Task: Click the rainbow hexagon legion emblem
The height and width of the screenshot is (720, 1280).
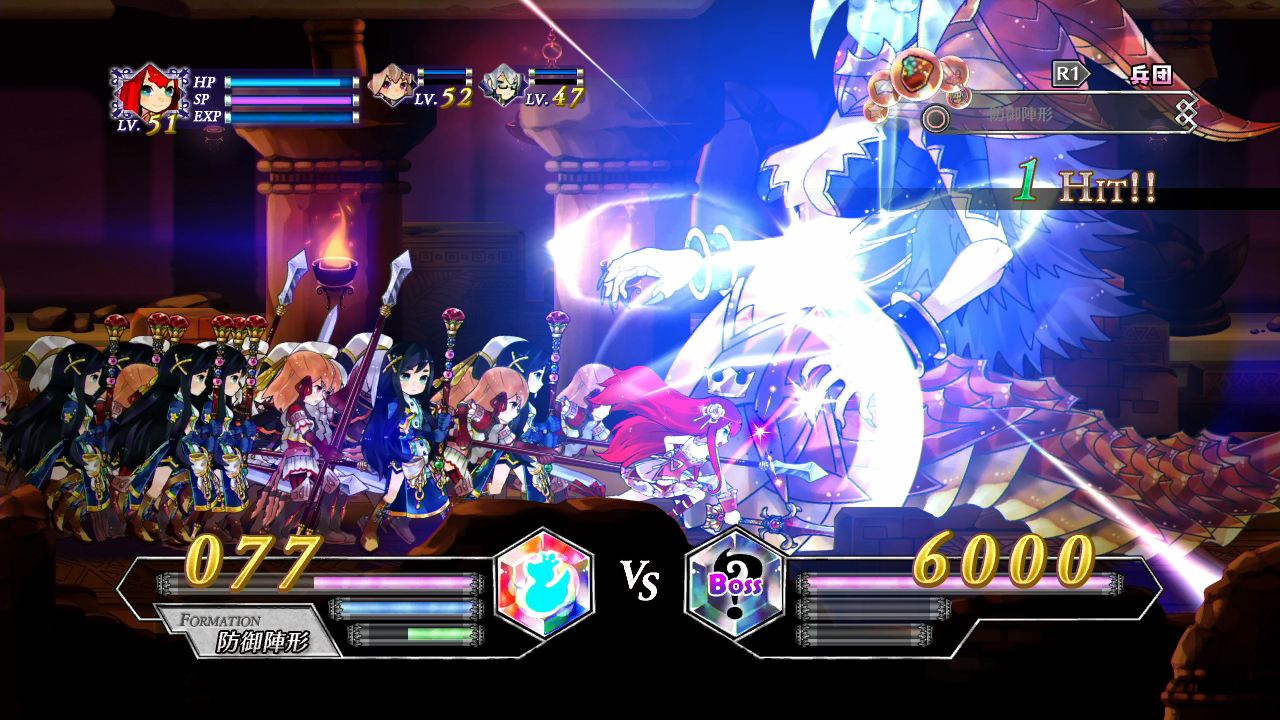Action: pyautogui.click(x=545, y=585)
